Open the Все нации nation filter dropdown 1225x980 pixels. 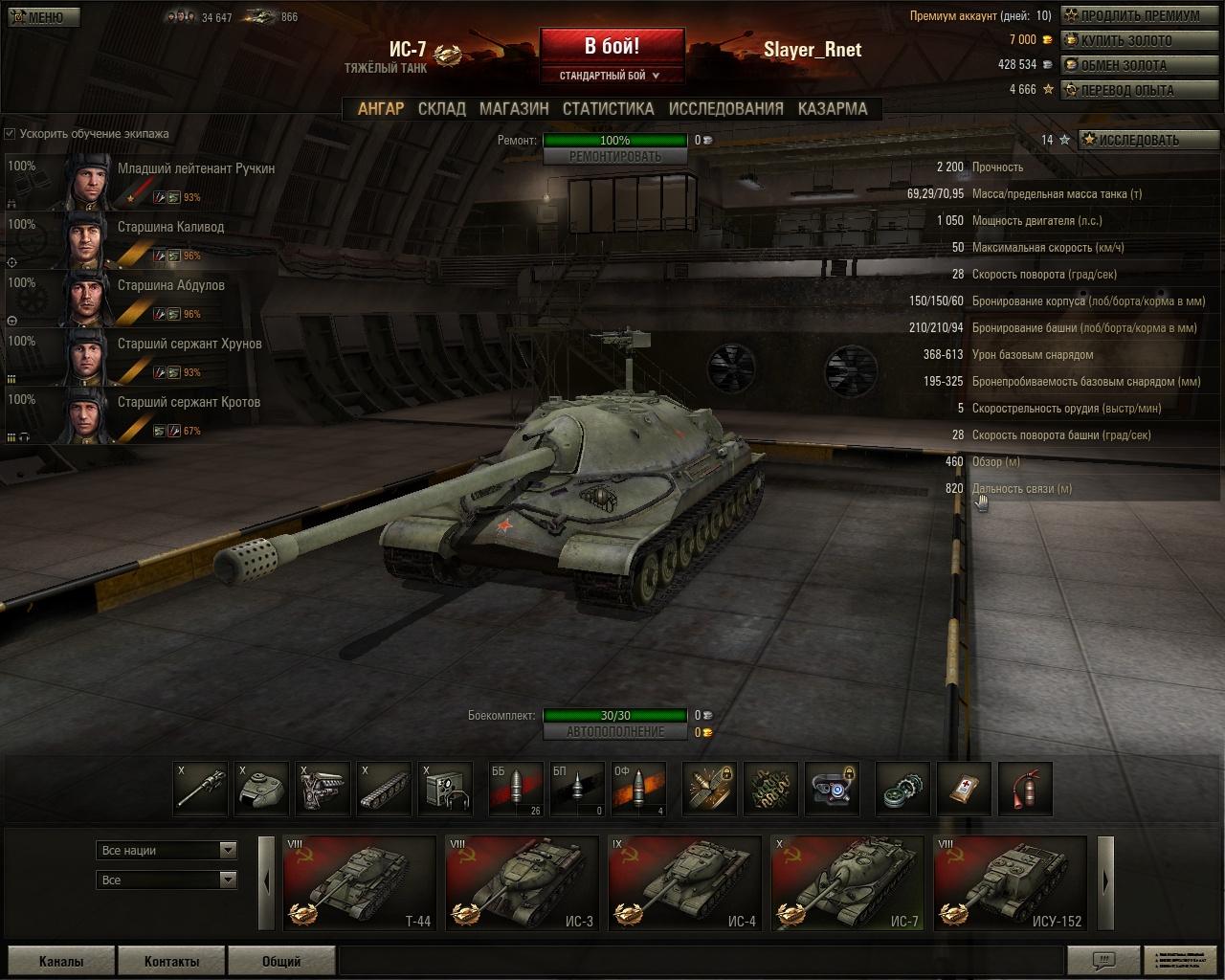tap(167, 850)
